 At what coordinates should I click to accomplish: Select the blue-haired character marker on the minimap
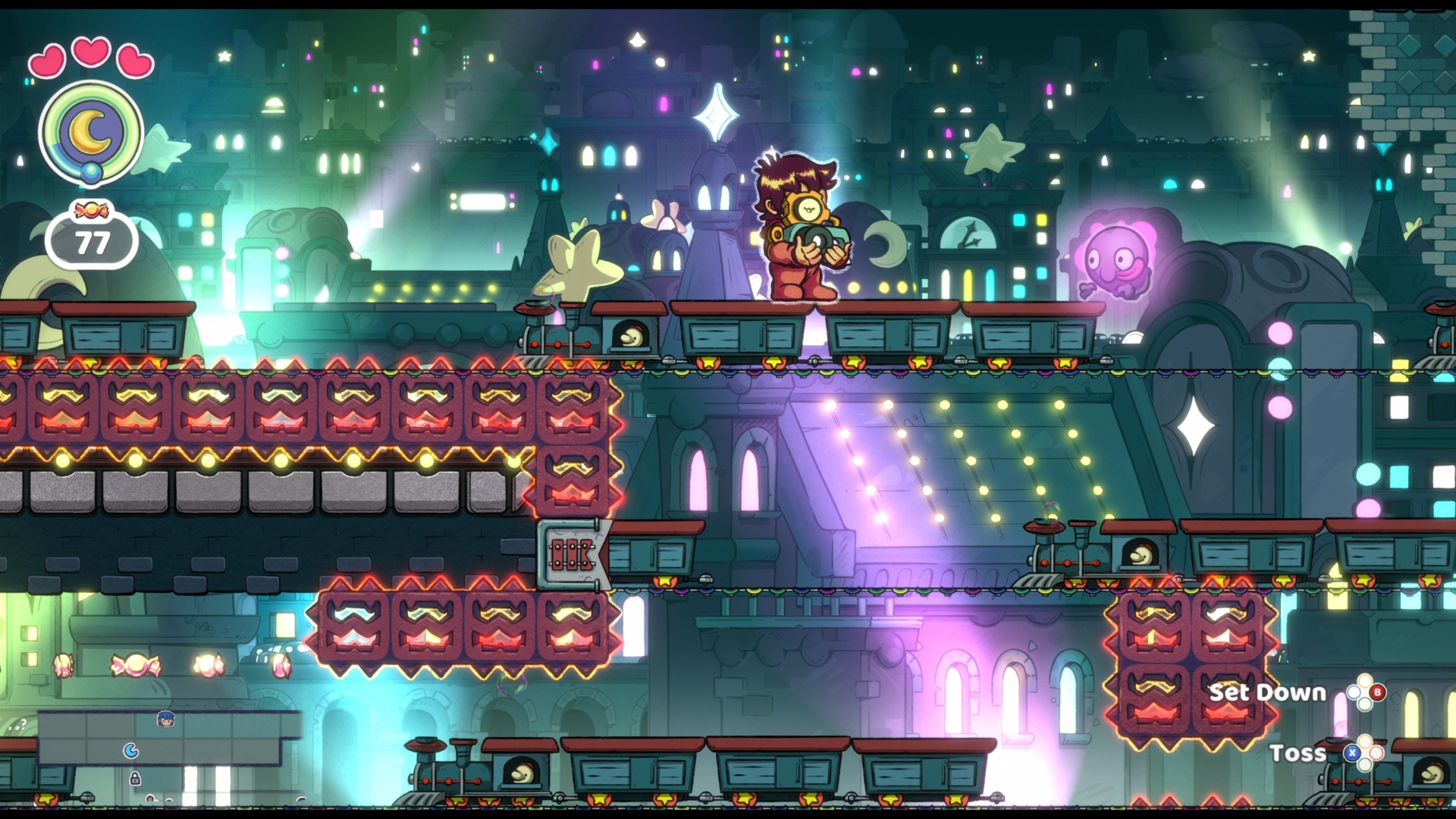click(165, 719)
